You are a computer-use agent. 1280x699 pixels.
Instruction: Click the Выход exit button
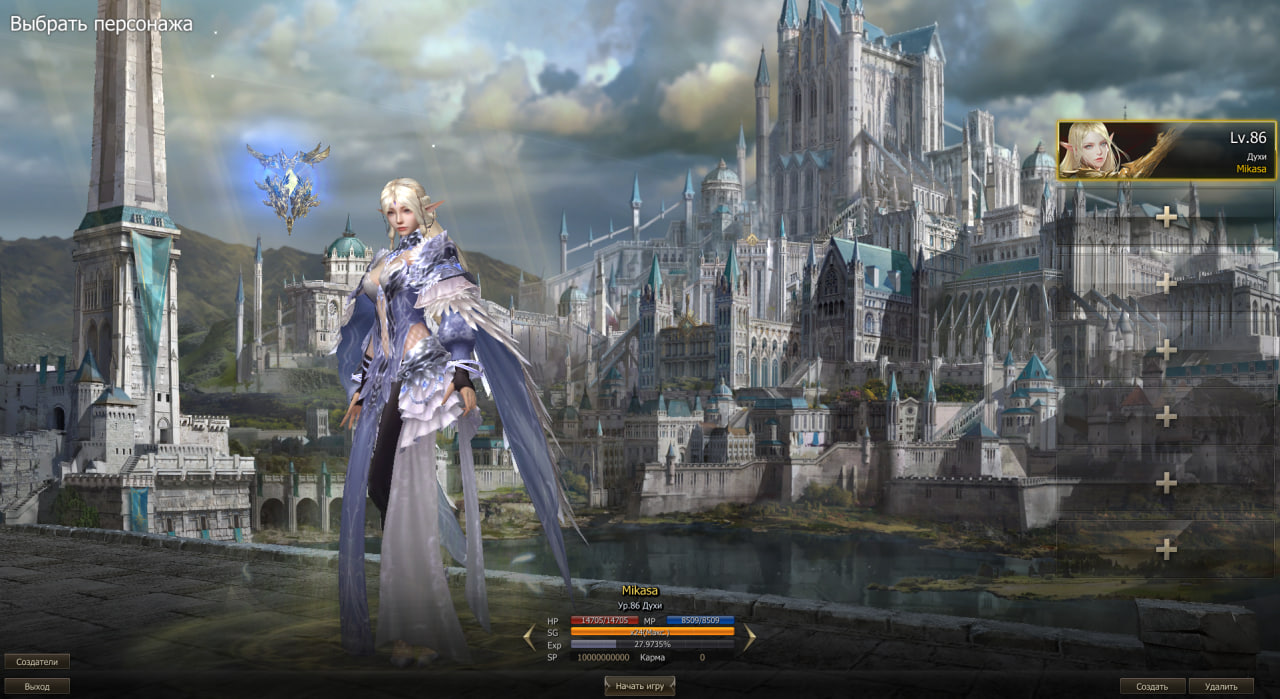tap(37, 686)
